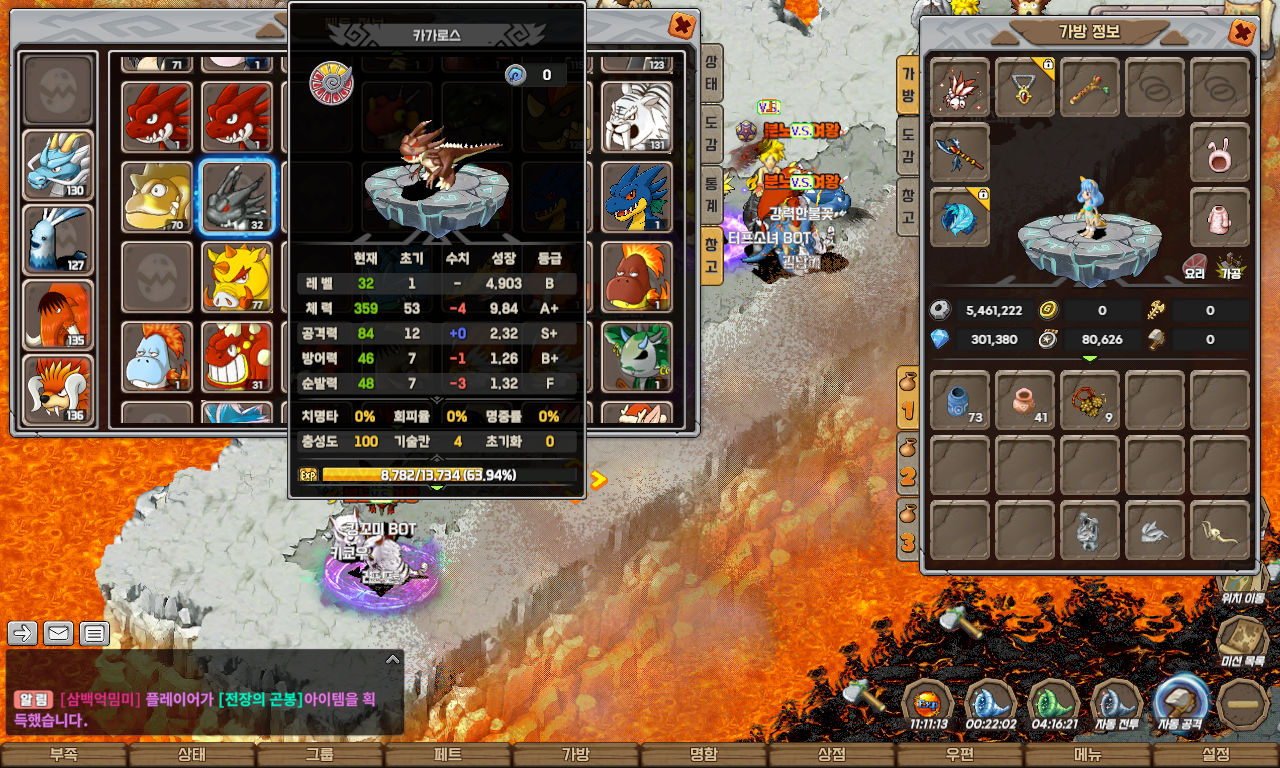1280x768 pixels.
Task: Switch to the pet window's 통계 tab
Action: (x=711, y=191)
